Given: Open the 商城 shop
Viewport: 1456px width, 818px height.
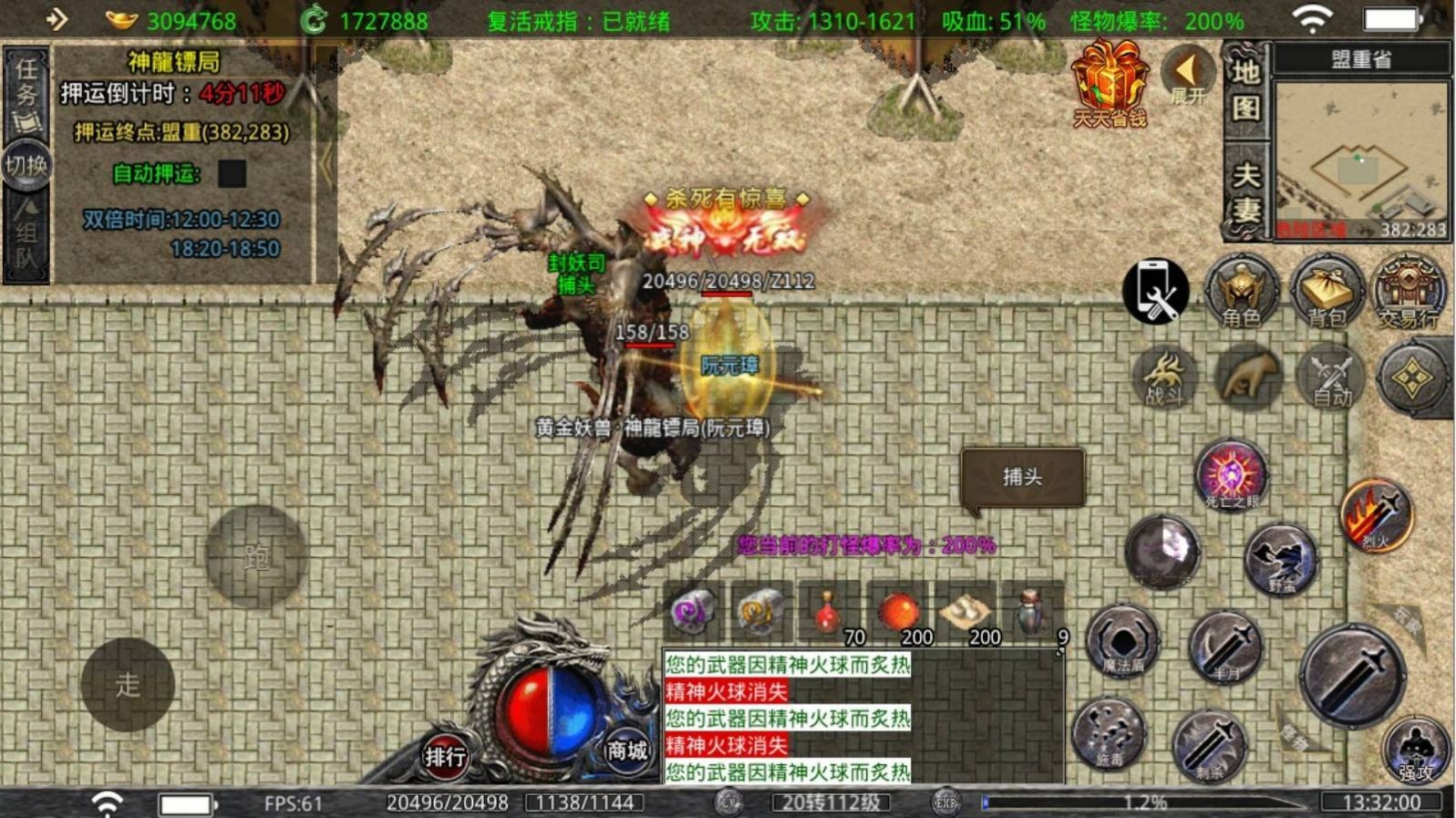Looking at the screenshot, I should [x=627, y=751].
